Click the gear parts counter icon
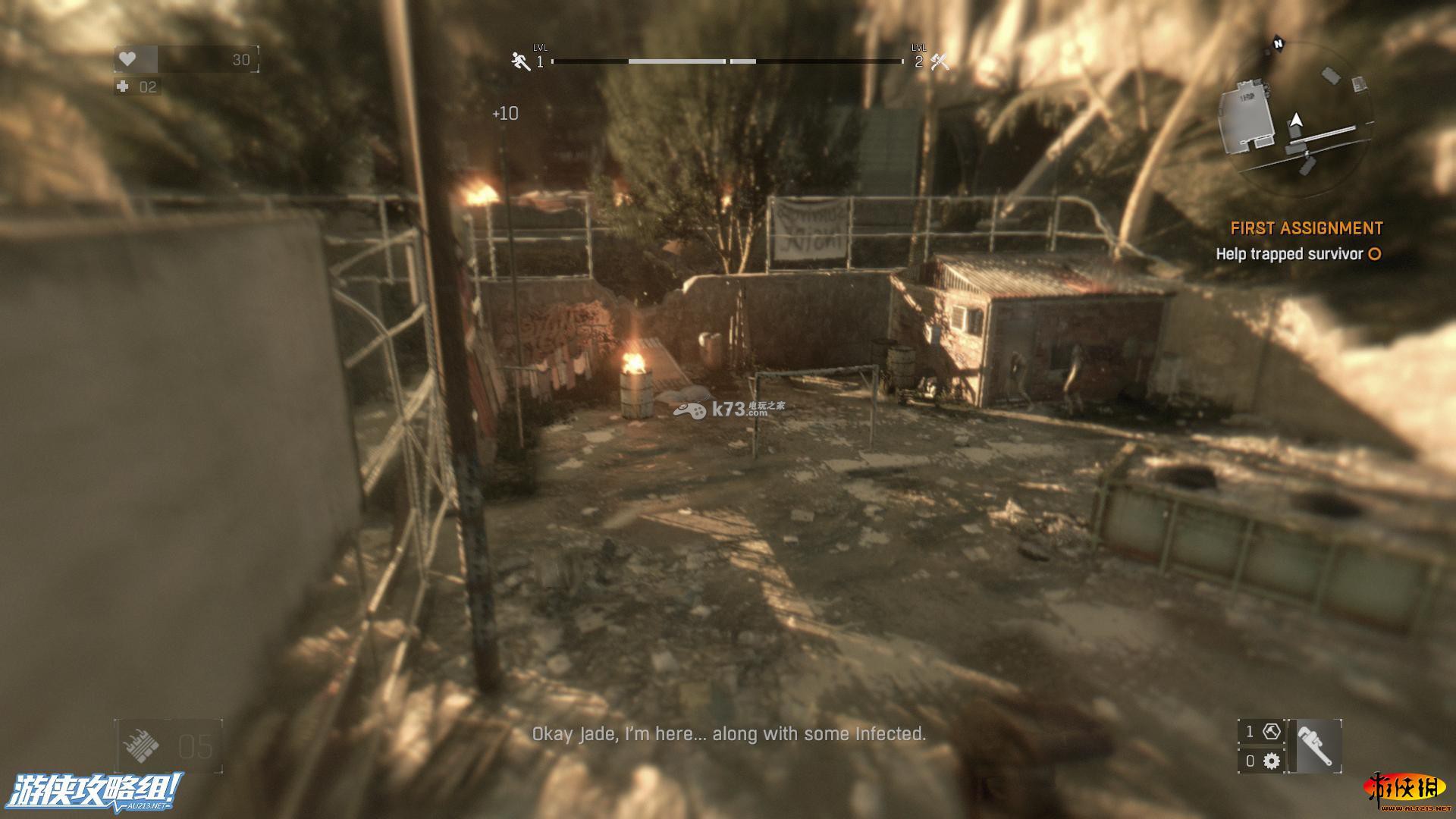 click(1272, 761)
